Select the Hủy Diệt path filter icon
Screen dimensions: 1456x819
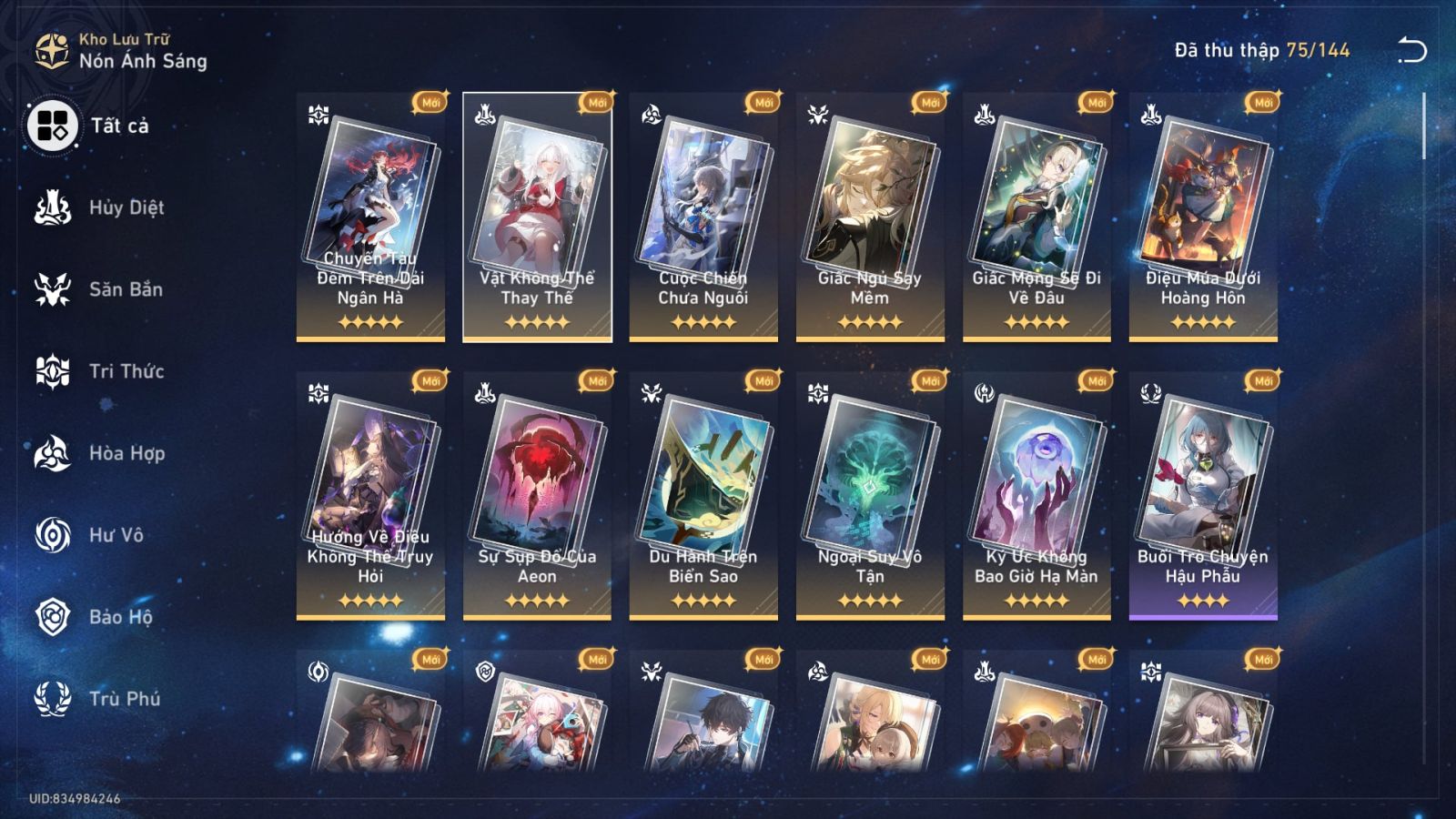[x=52, y=207]
